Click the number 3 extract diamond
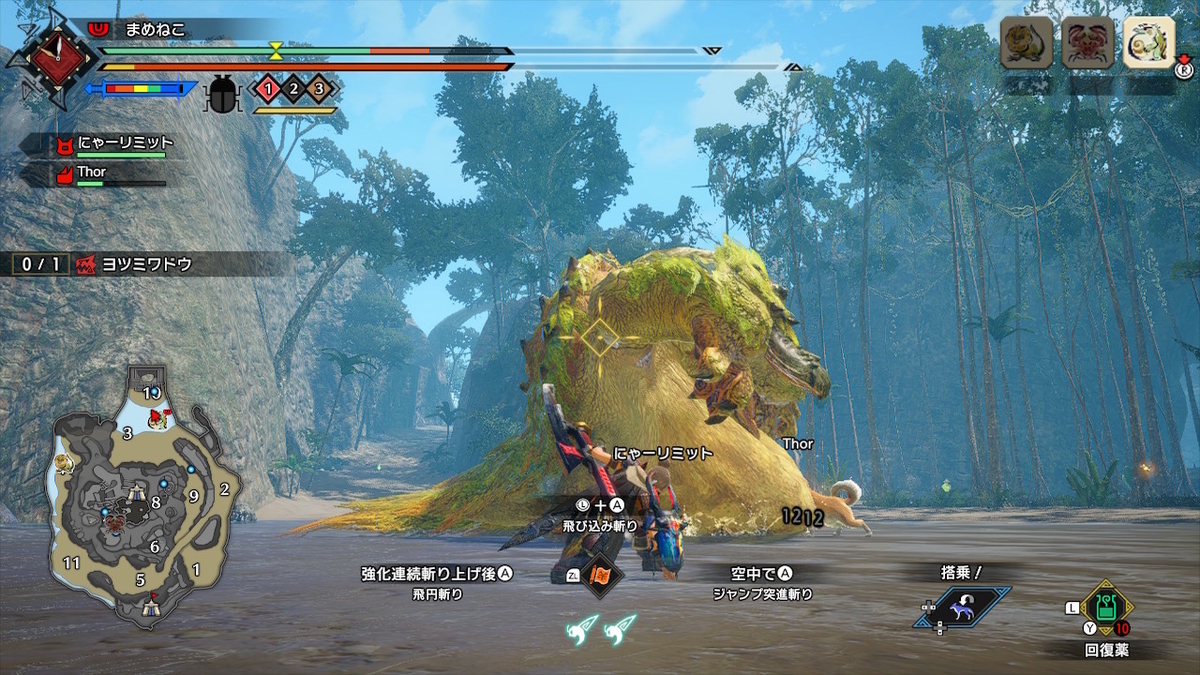Viewport: 1200px width, 675px height. (x=319, y=89)
